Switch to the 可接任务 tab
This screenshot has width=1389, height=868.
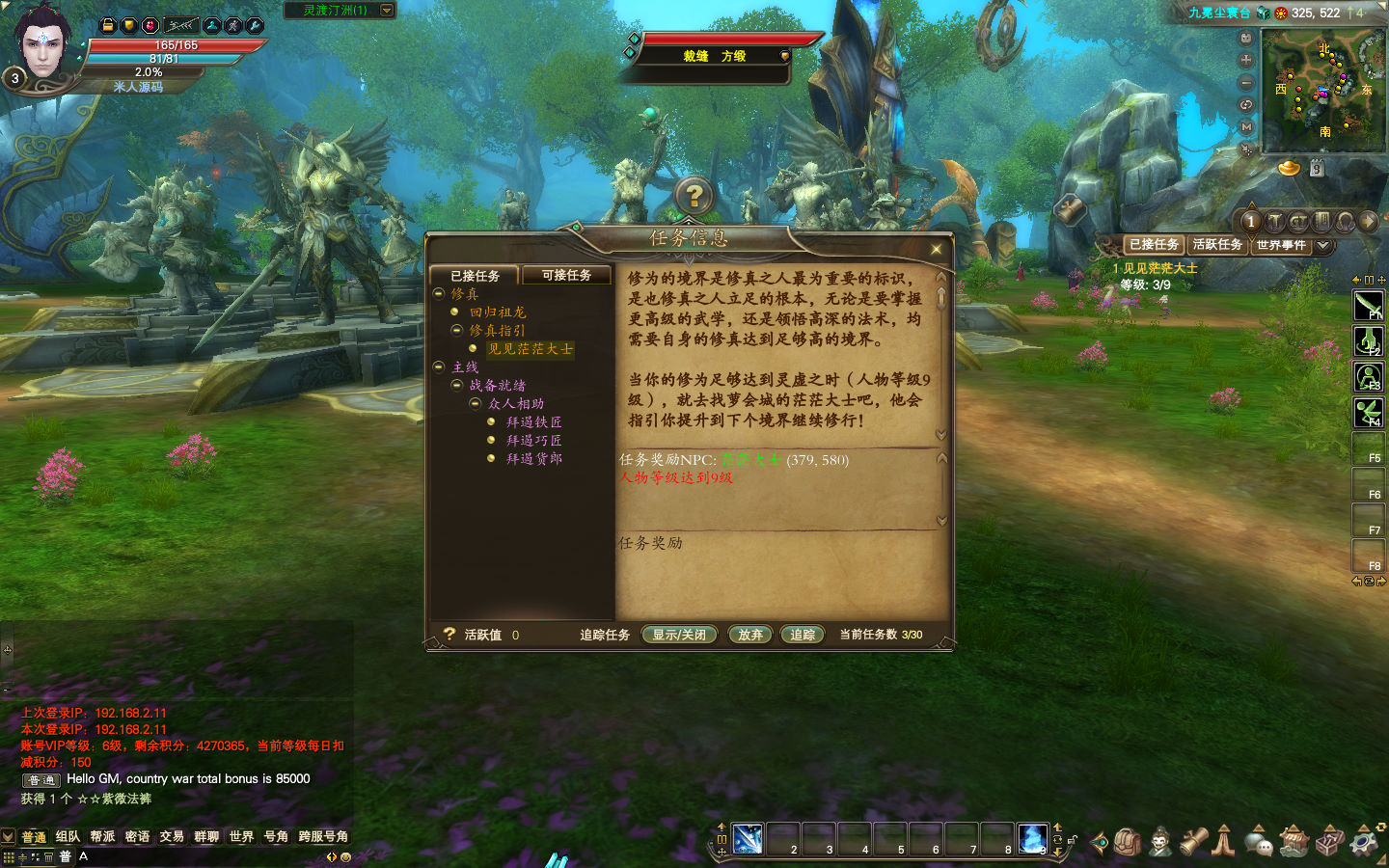pos(566,275)
